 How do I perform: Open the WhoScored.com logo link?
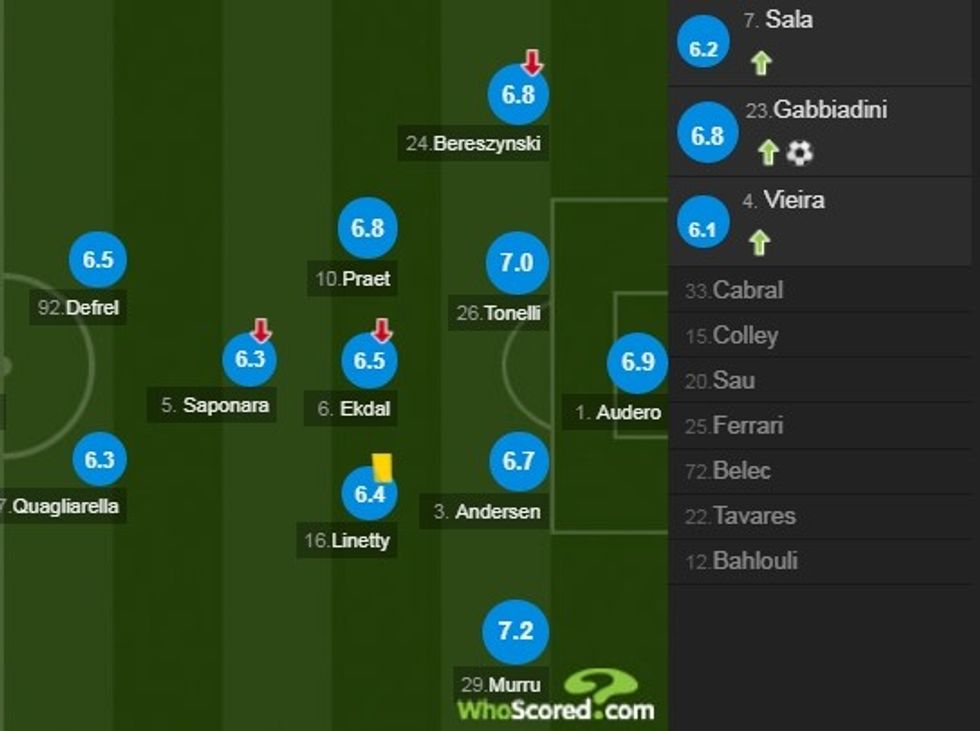556,698
